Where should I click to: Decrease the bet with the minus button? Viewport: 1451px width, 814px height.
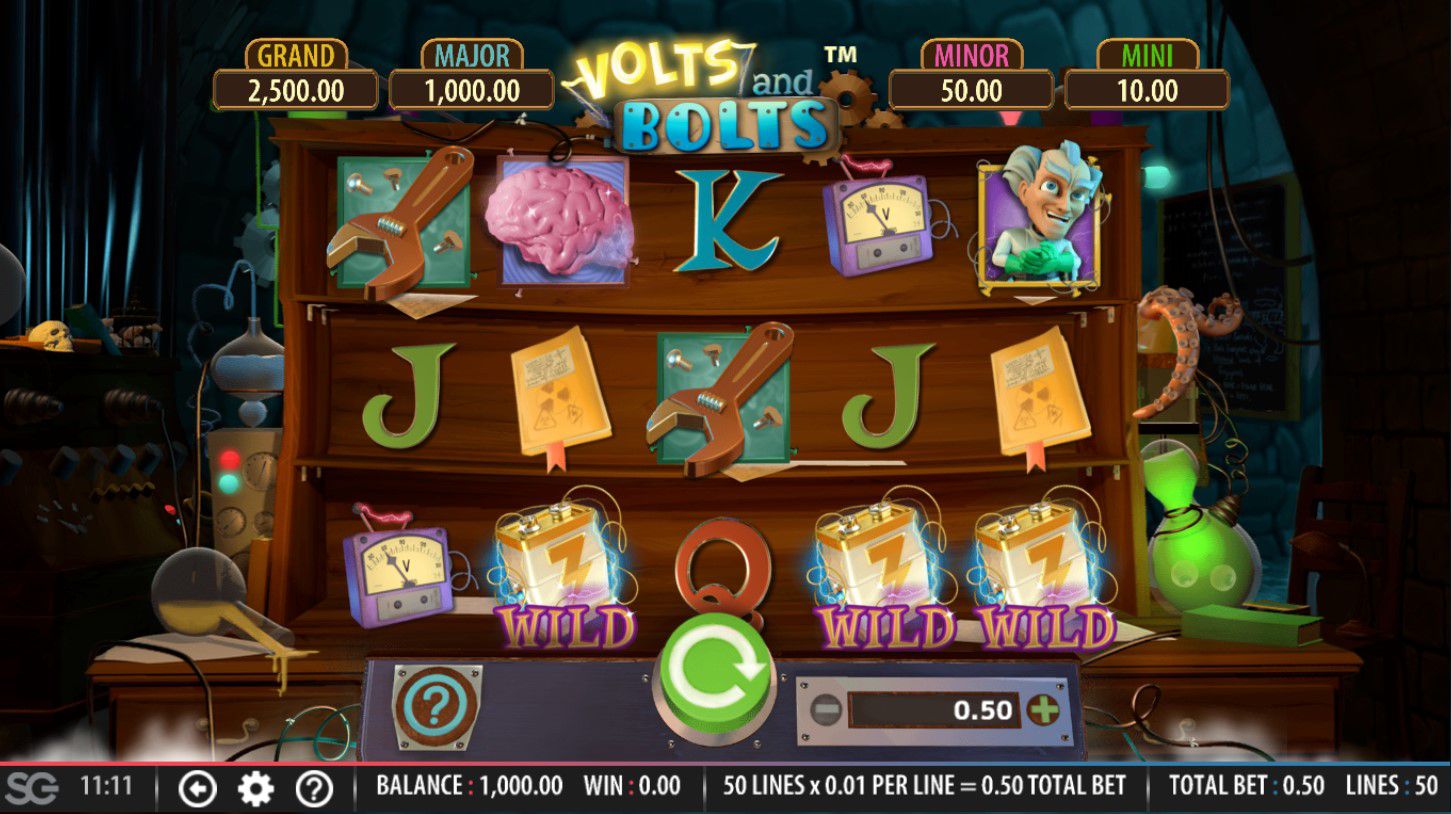(x=826, y=711)
